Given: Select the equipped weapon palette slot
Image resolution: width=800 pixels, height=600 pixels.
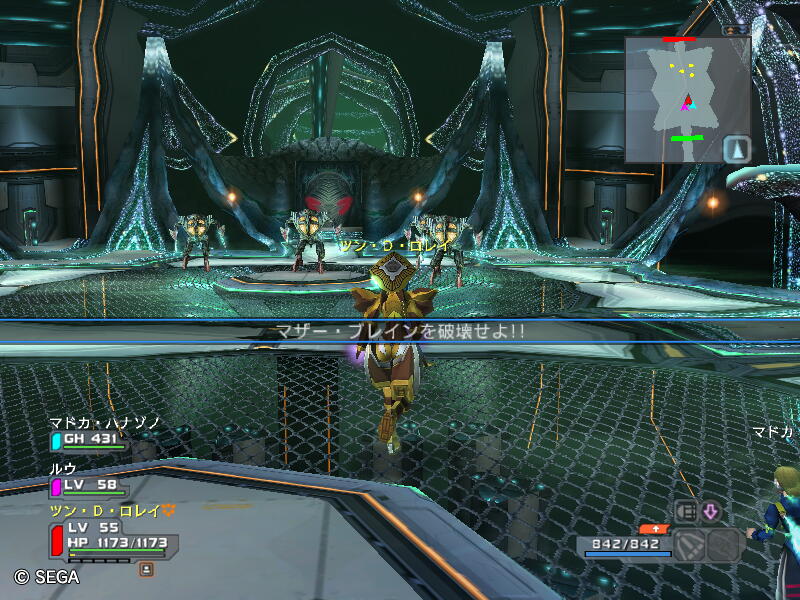Looking at the screenshot, I should pyautogui.click(x=690, y=545).
